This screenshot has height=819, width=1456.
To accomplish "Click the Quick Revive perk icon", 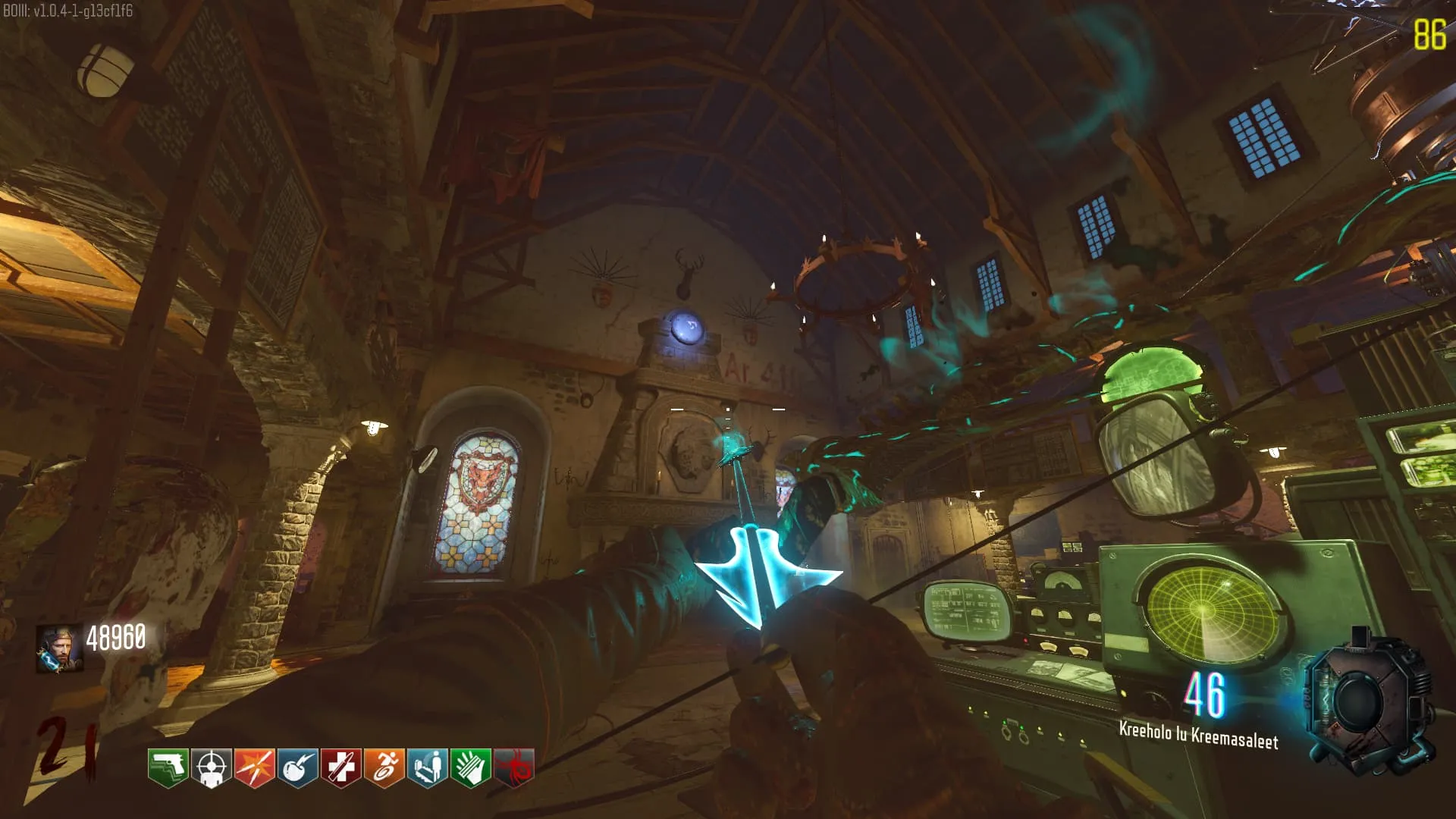I will [427, 767].
